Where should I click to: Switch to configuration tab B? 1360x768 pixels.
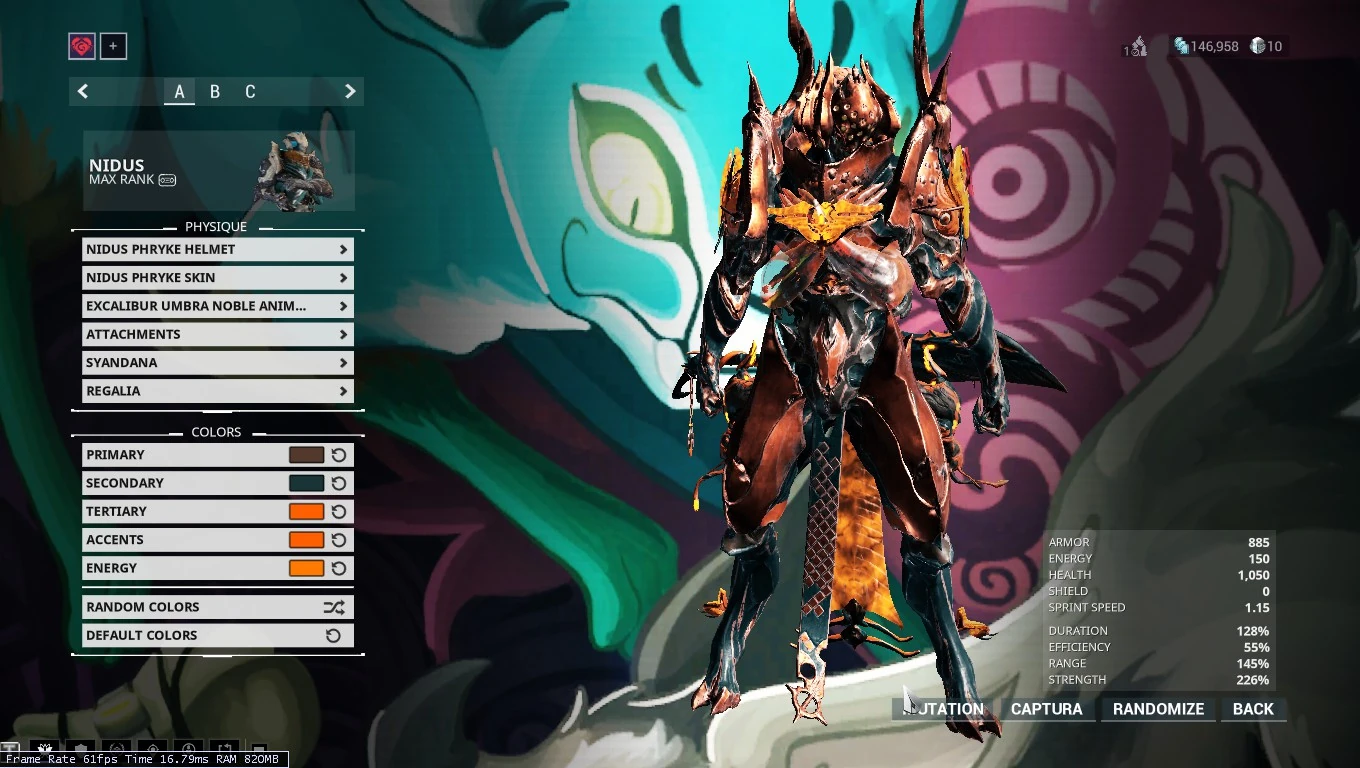214,91
